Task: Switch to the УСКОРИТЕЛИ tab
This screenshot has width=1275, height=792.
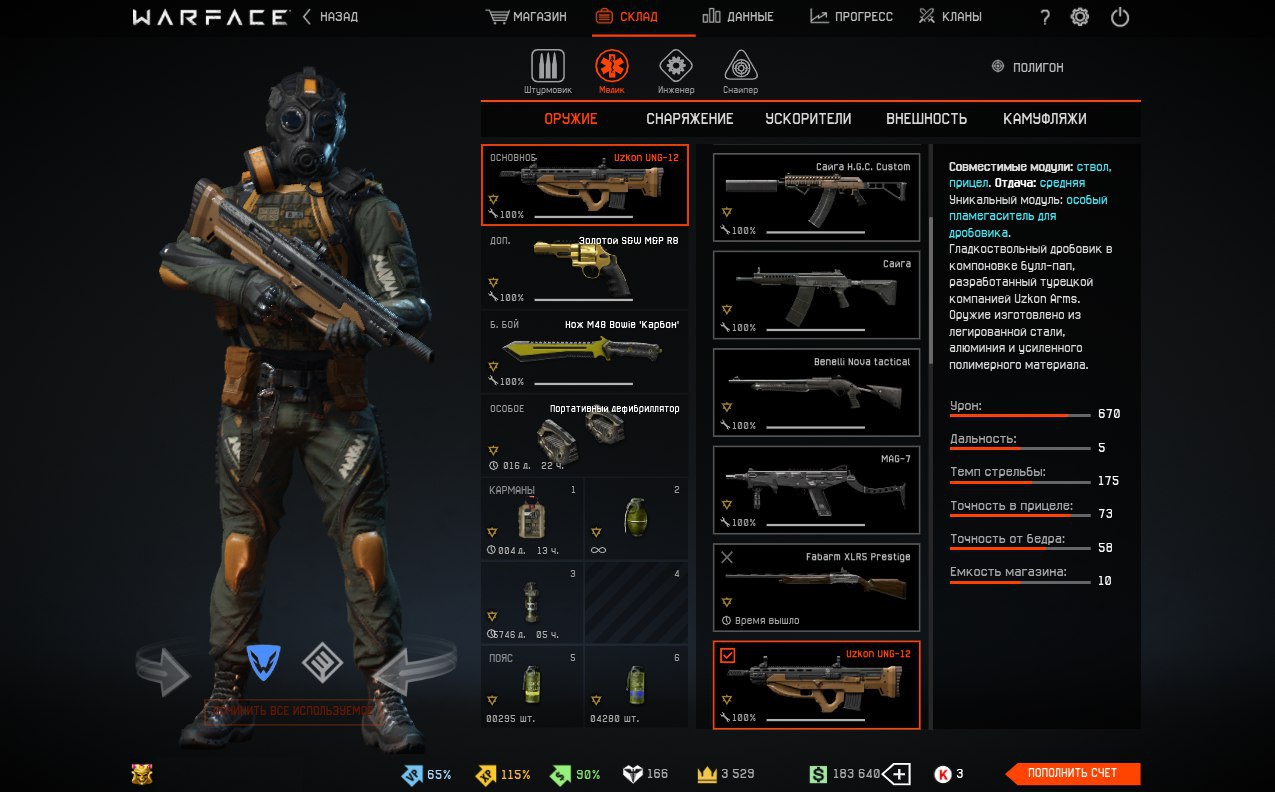Action: click(x=808, y=119)
